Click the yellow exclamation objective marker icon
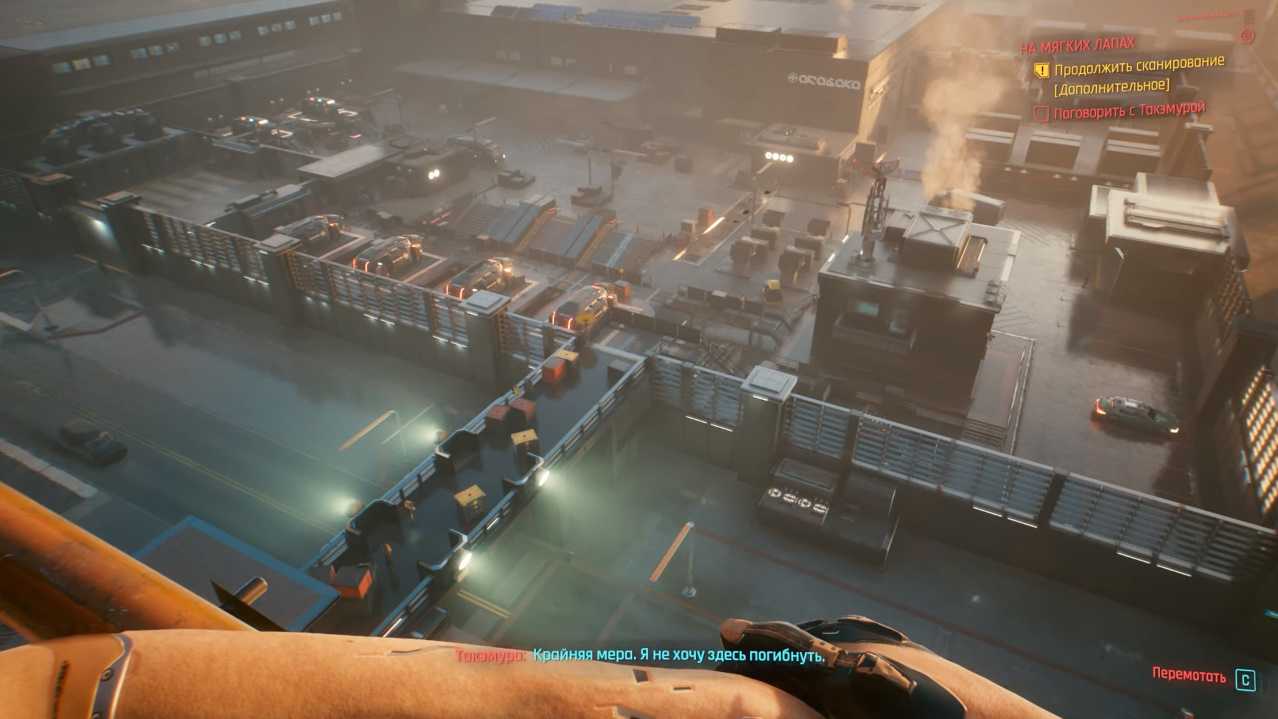Image resolution: width=1278 pixels, height=719 pixels. tap(1041, 70)
